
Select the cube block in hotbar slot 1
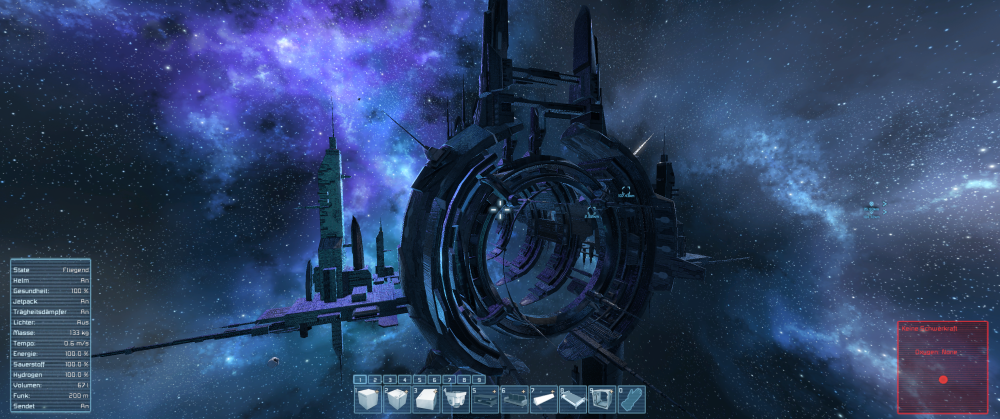pyautogui.click(x=369, y=399)
